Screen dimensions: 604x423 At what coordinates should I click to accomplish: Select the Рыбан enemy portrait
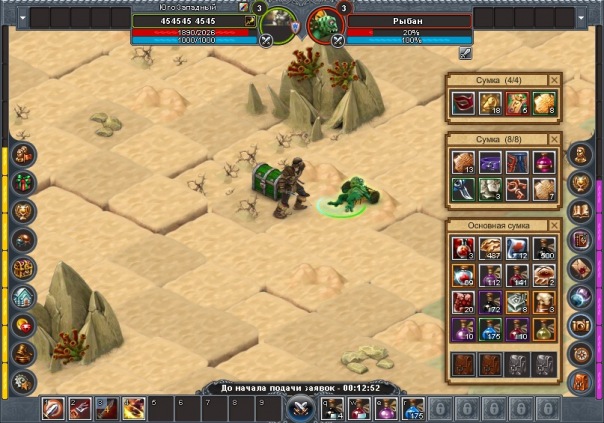pyautogui.click(x=321, y=26)
